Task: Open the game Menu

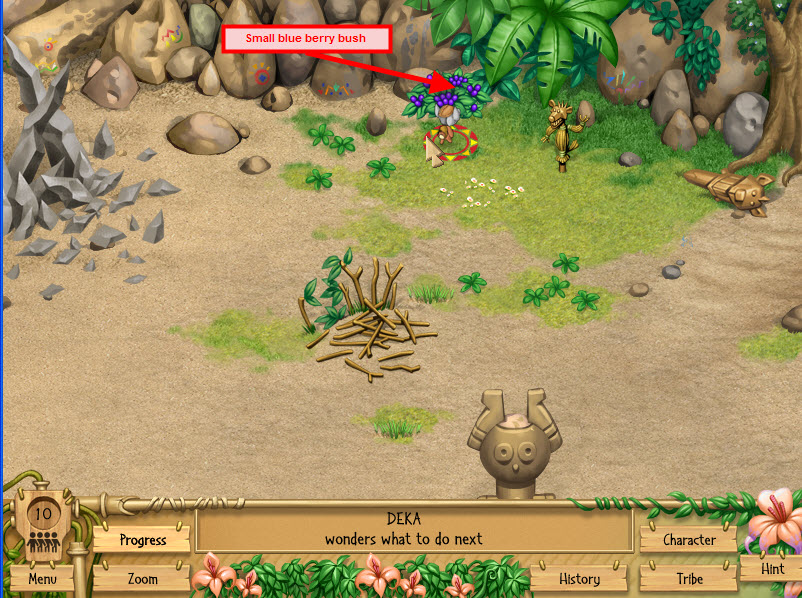Action: (42, 578)
